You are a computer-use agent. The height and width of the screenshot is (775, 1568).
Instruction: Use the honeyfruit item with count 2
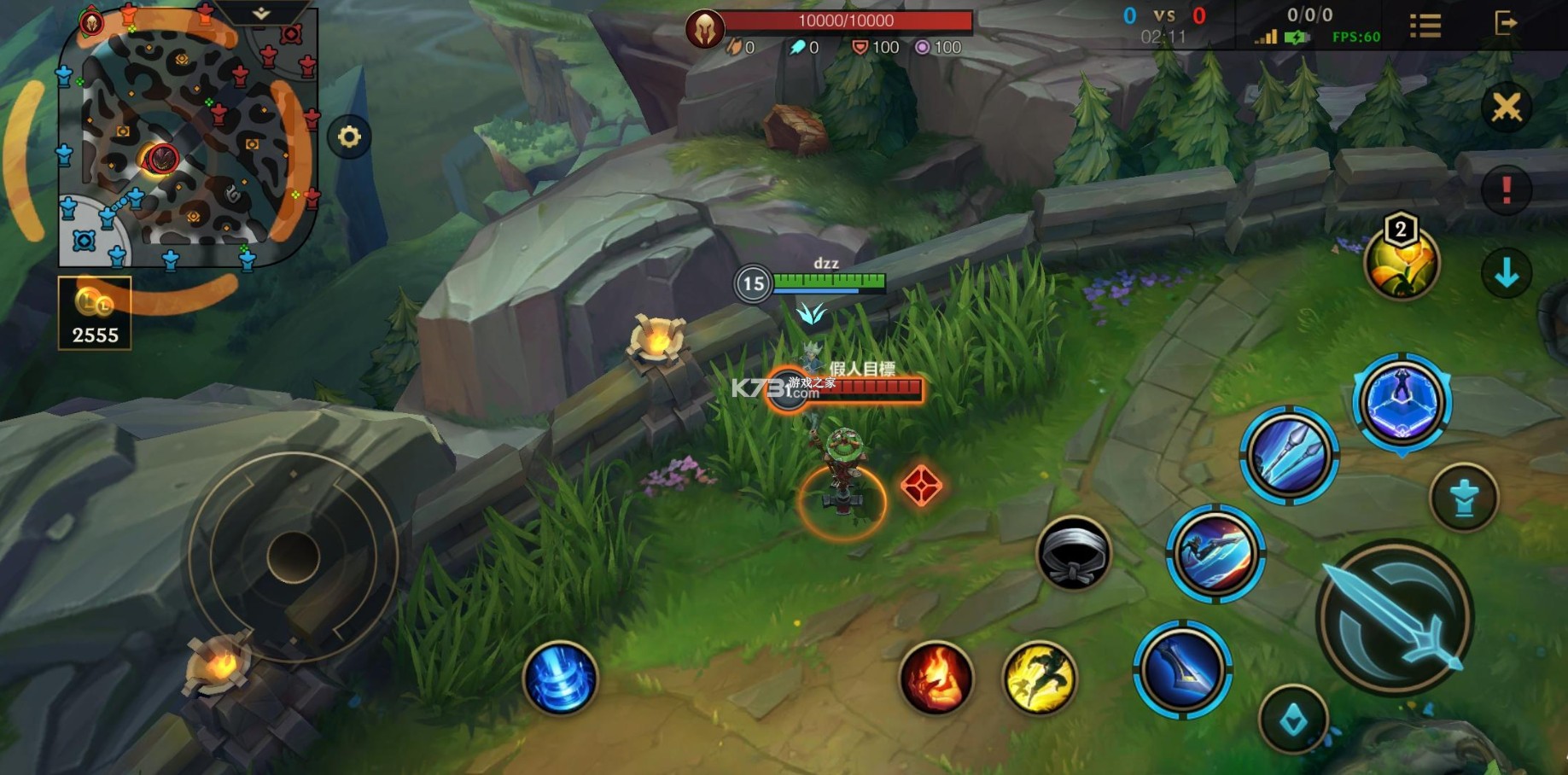[x=1402, y=262]
